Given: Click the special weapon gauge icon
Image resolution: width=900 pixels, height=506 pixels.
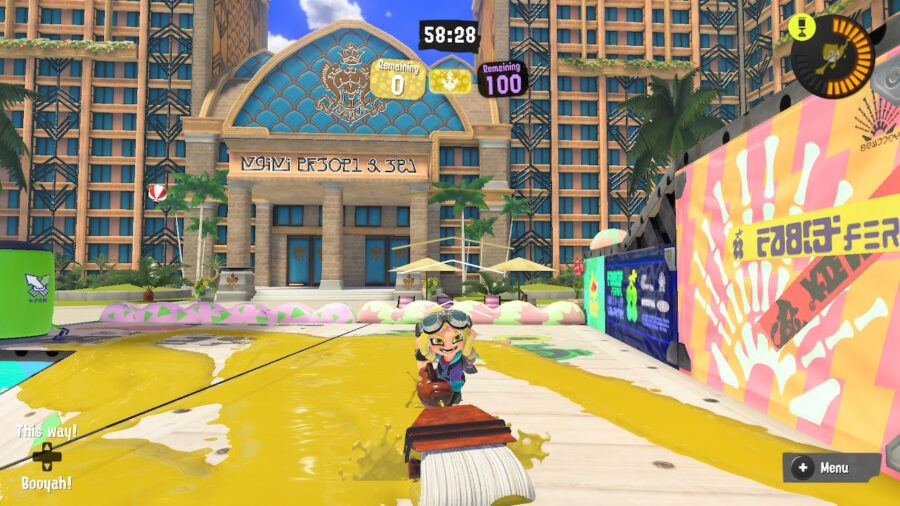Looking at the screenshot, I should click(832, 56).
